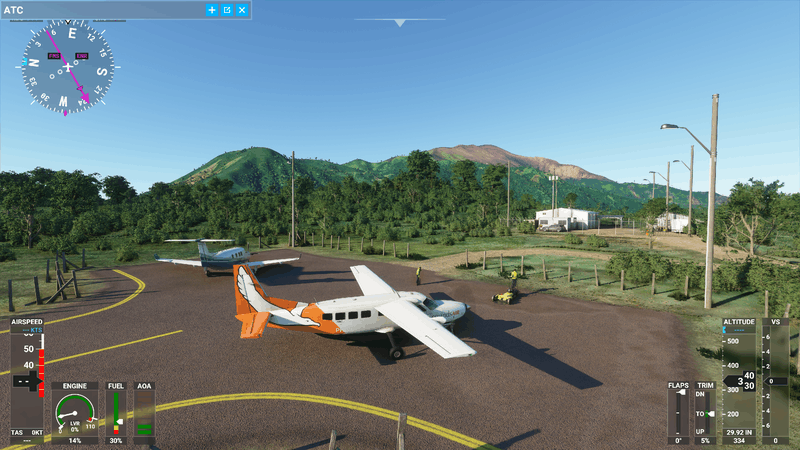
Task: Click the ATC panel title bar
Action: click(100, 10)
